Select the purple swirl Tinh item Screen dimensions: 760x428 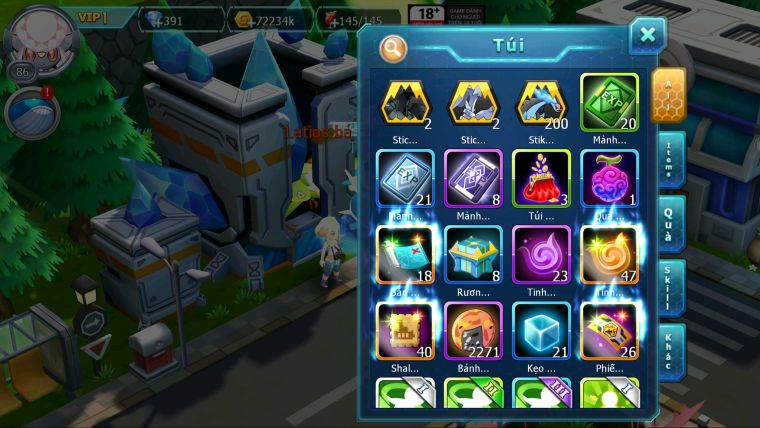541,254
